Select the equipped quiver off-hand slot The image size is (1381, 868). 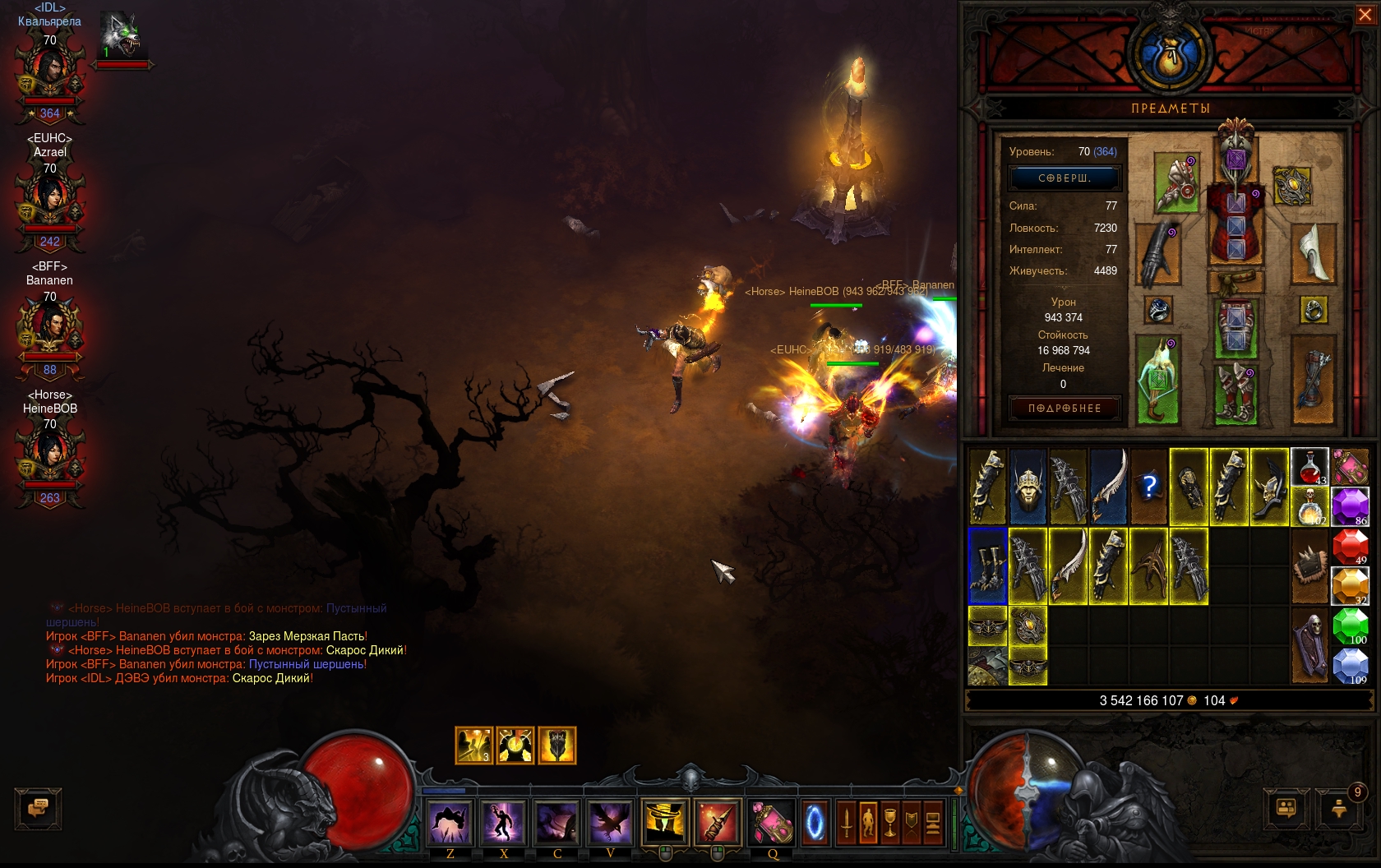pyautogui.click(x=1314, y=381)
